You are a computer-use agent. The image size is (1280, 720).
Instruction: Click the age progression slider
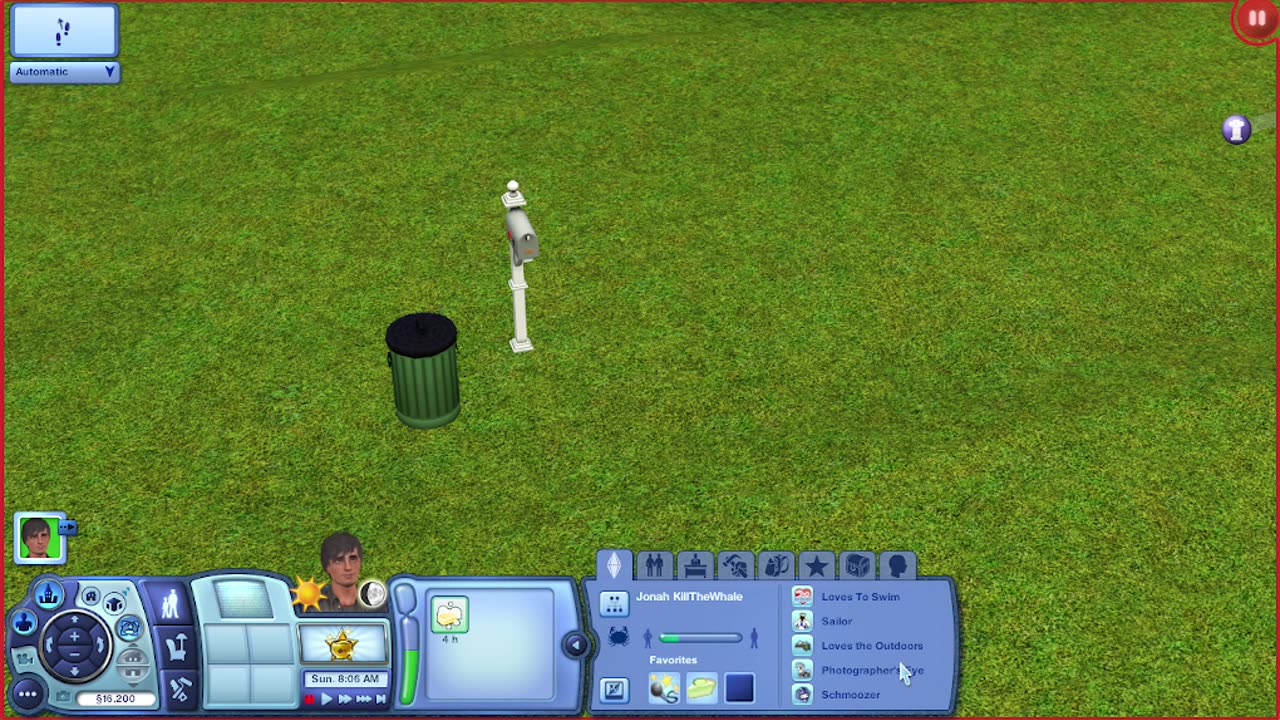point(700,637)
